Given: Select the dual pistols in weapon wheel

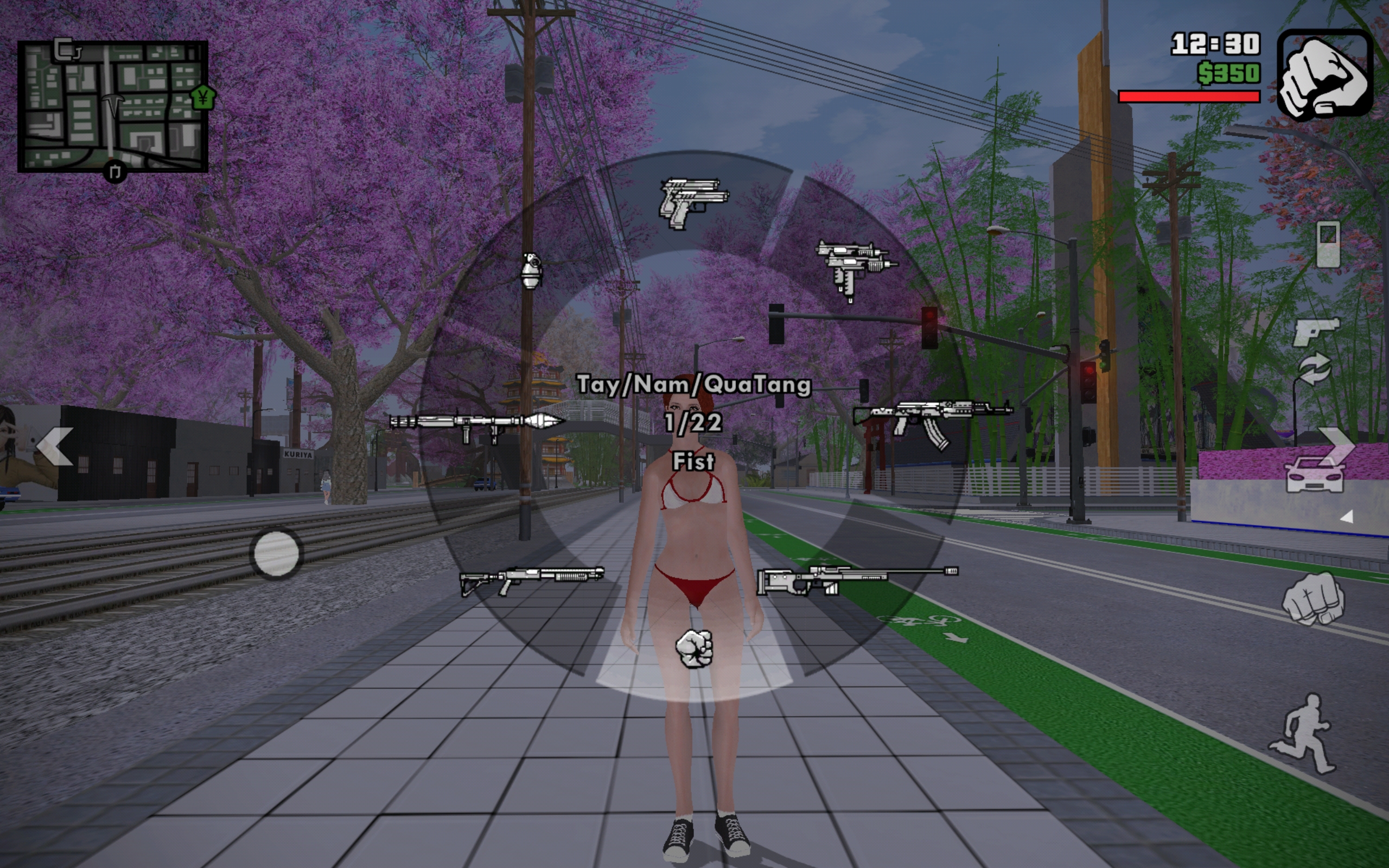Looking at the screenshot, I should pos(693,203).
